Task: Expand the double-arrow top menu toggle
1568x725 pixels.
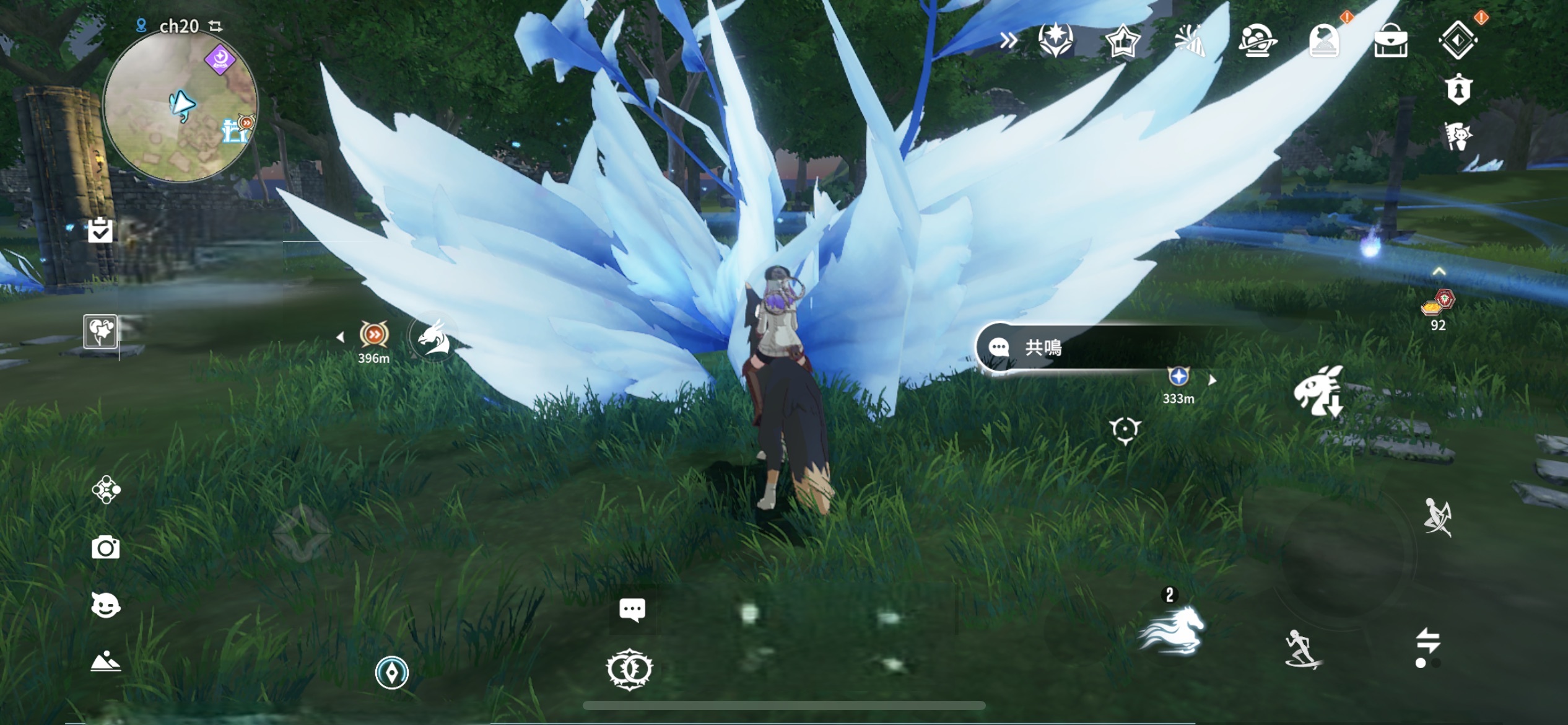Action: click(x=1008, y=41)
